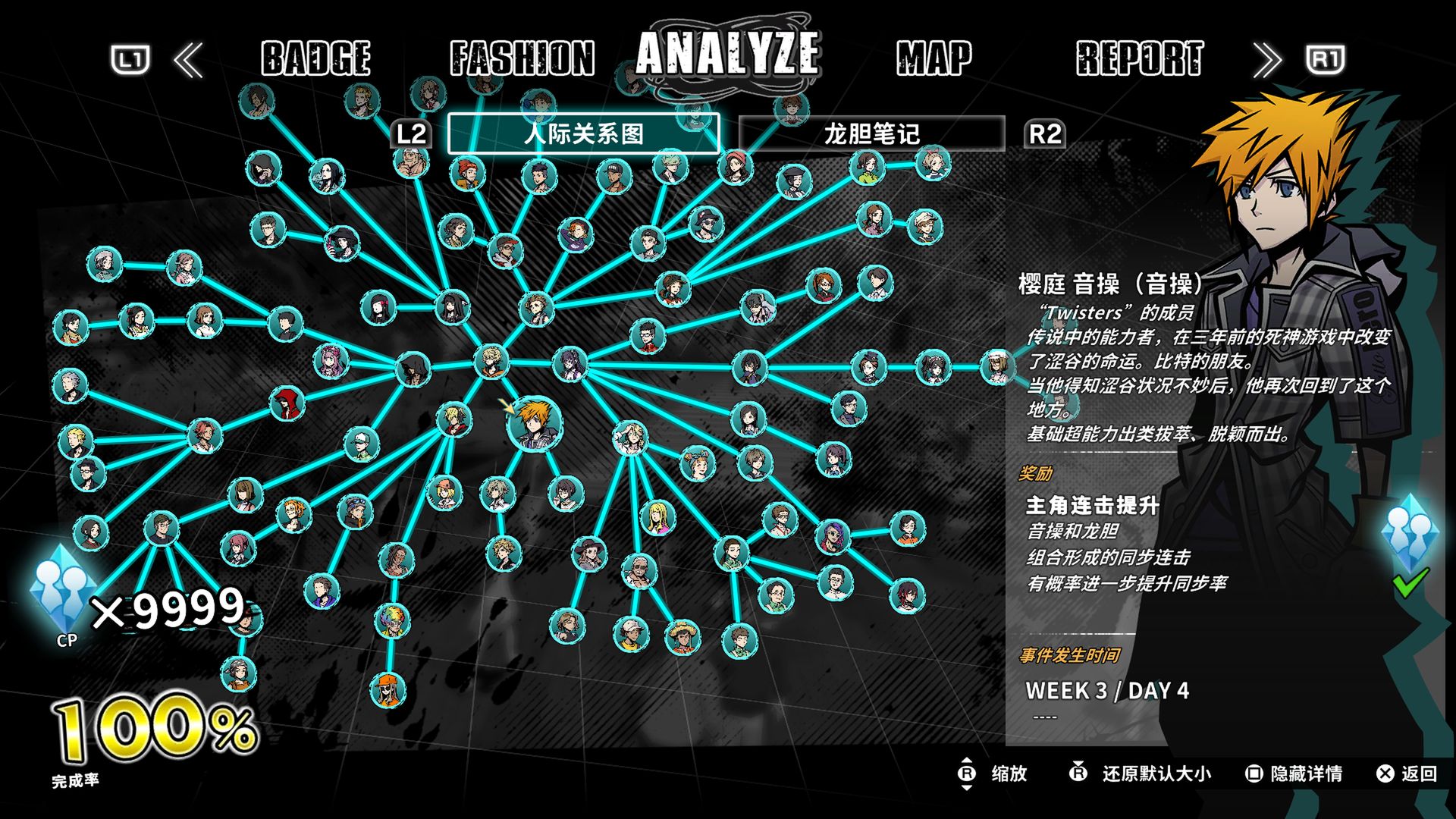Go to the MAP tab
Image resolution: width=1456 pixels, height=819 pixels.
coord(934,58)
